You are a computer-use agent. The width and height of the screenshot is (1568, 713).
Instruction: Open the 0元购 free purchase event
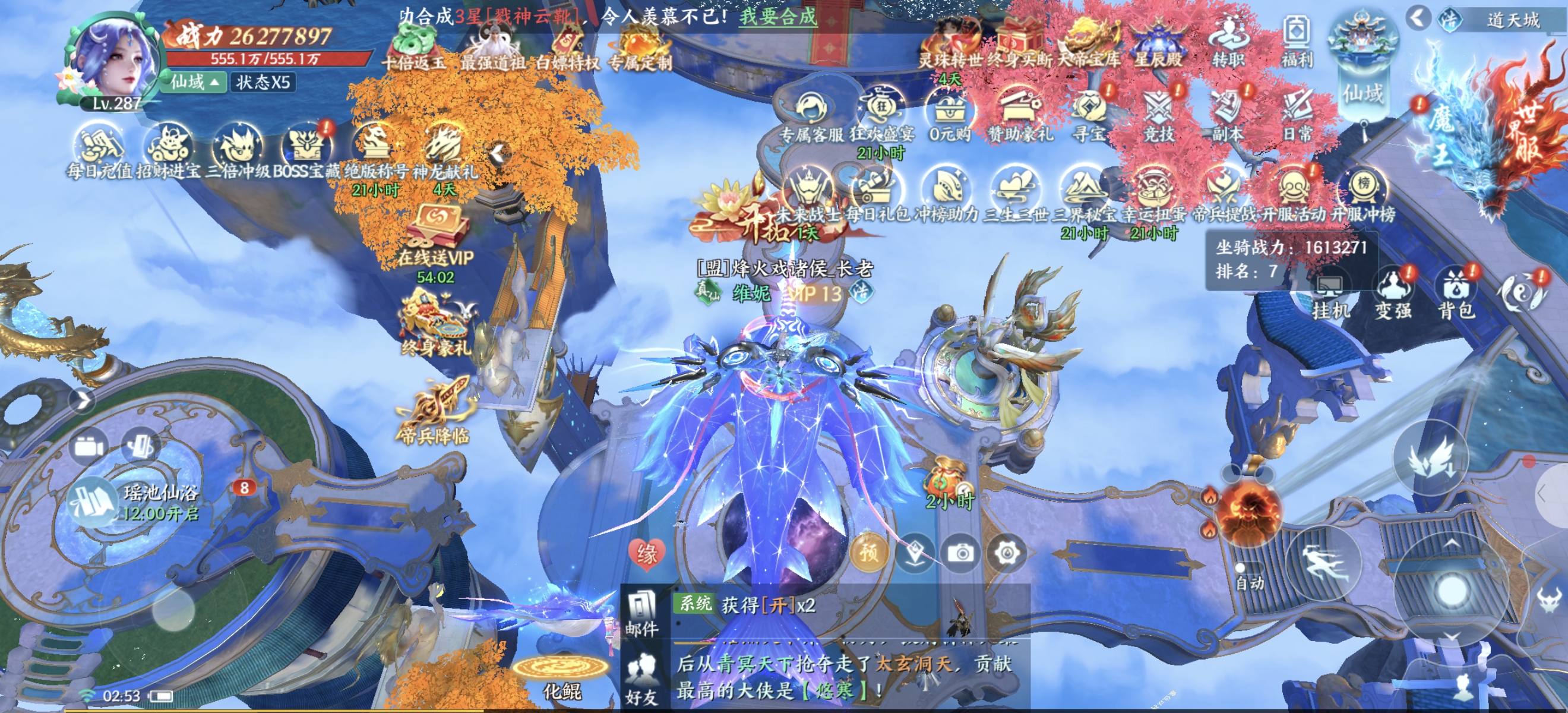click(950, 114)
